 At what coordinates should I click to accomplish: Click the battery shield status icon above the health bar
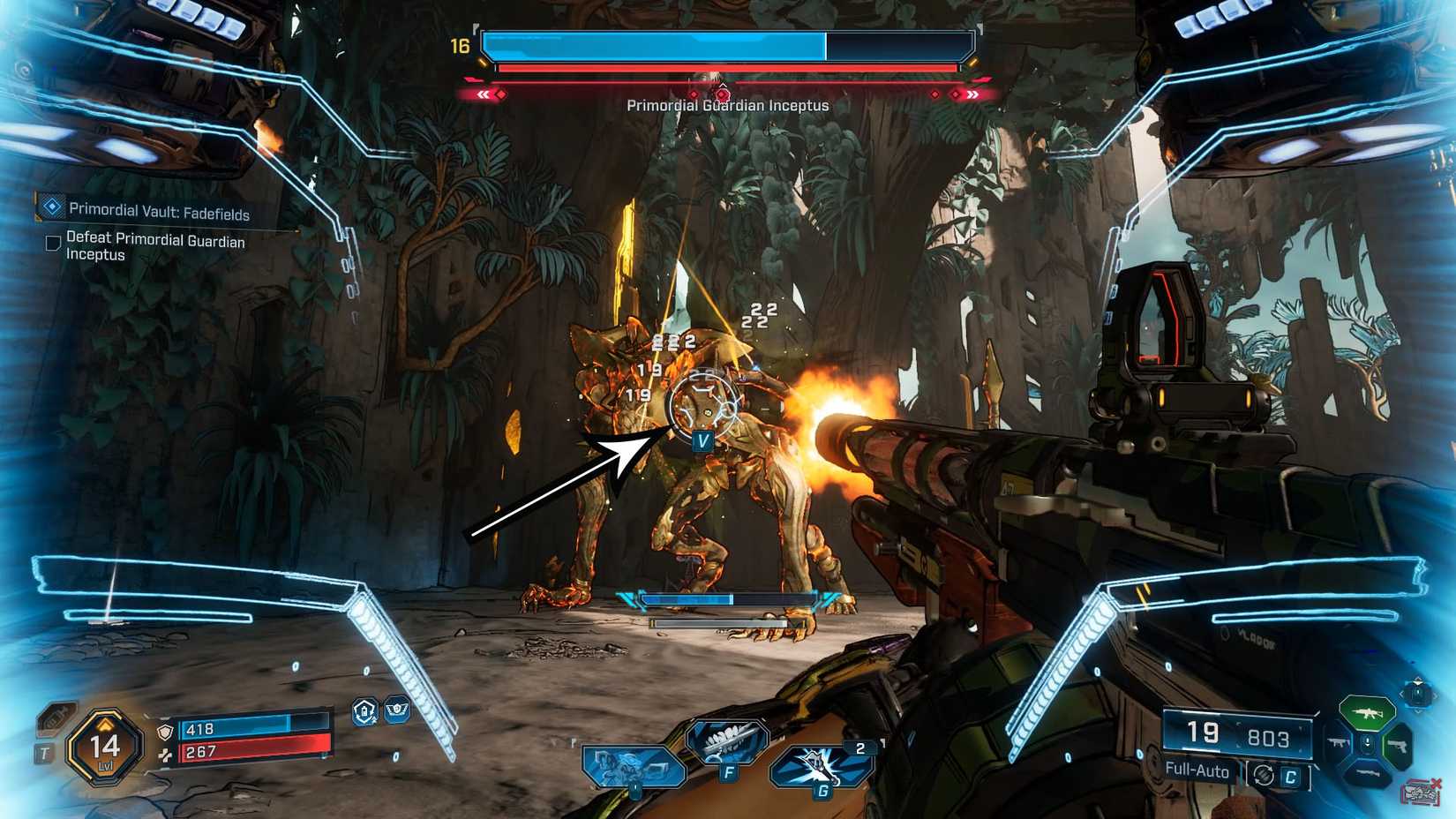[x=364, y=712]
